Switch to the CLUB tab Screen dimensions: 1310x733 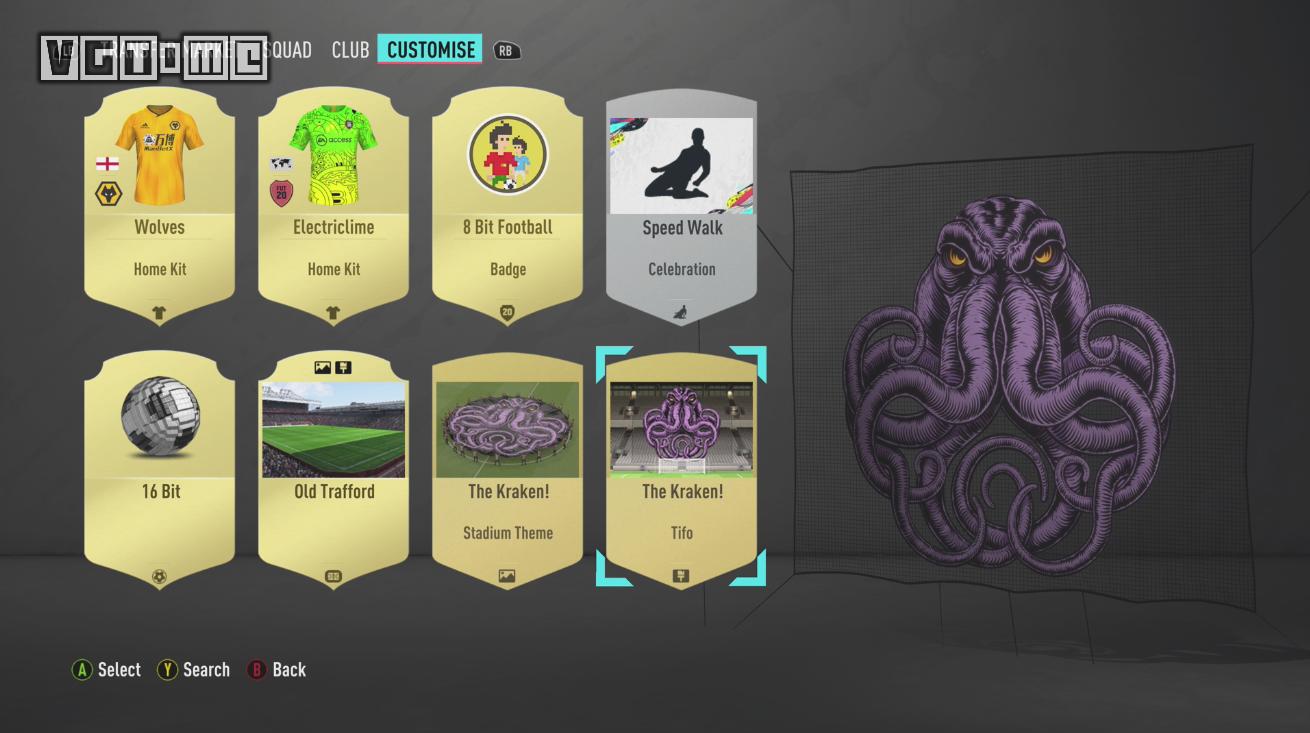pyautogui.click(x=350, y=49)
